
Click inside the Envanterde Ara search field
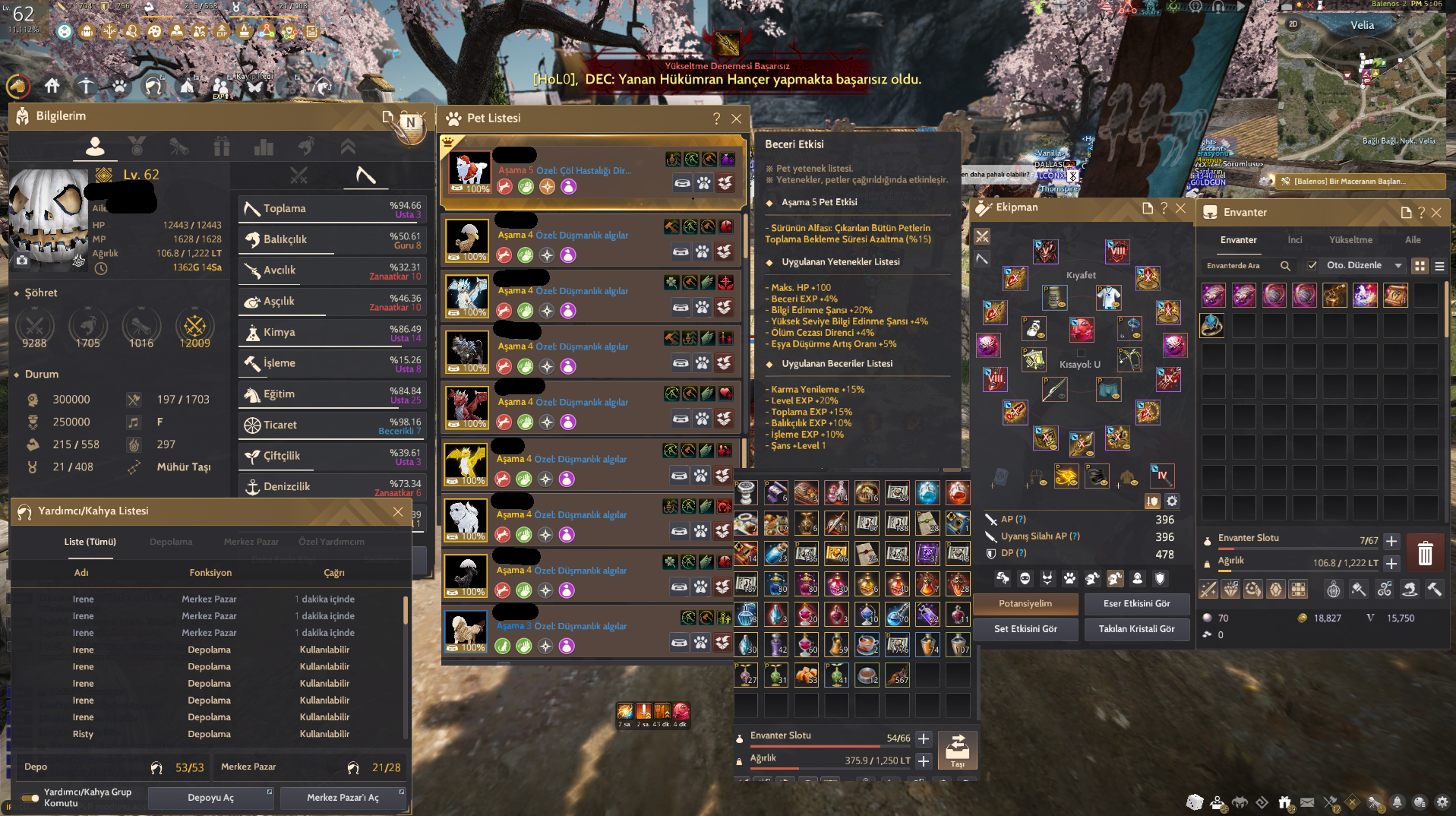1233,265
